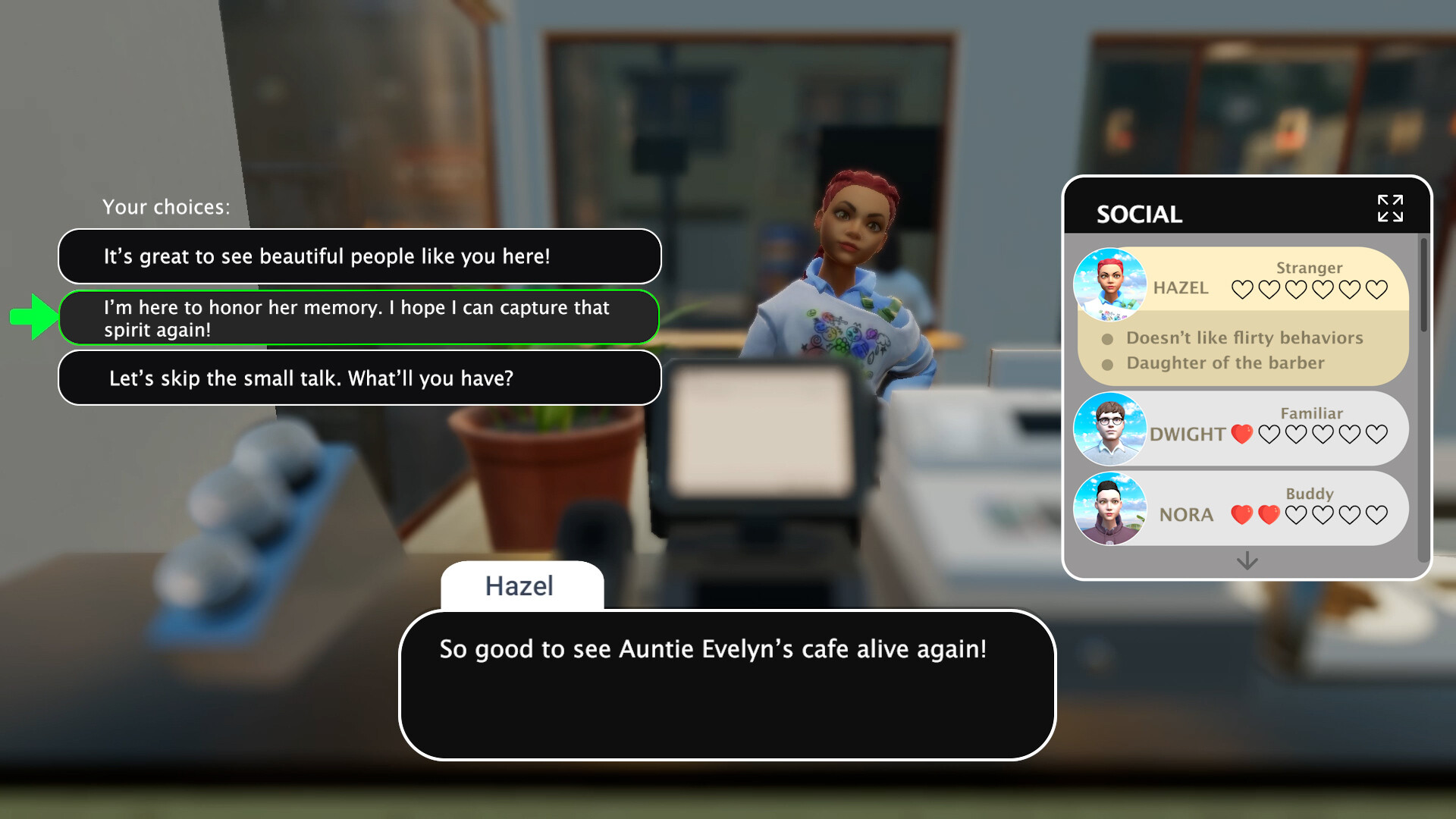Click Nora's portrait icon

(x=1110, y=508)
